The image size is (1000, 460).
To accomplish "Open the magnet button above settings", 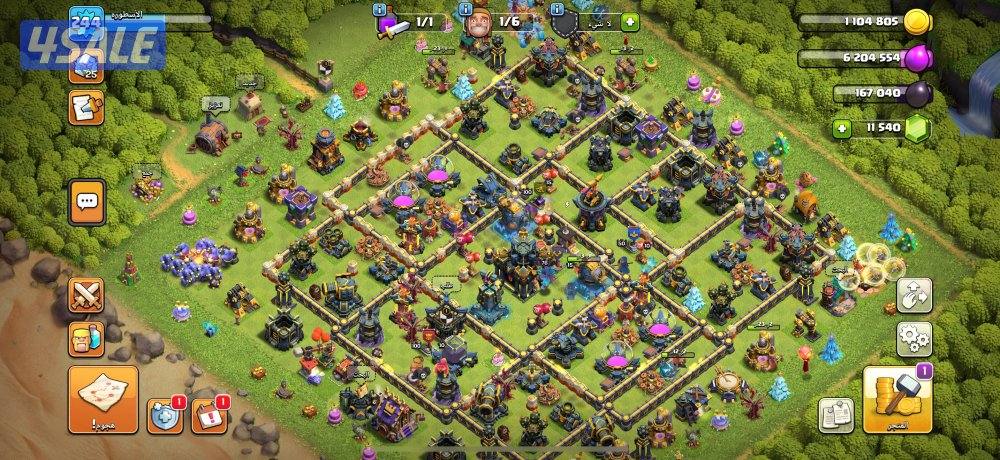I will pyautogui.click(x=913, y=294).
